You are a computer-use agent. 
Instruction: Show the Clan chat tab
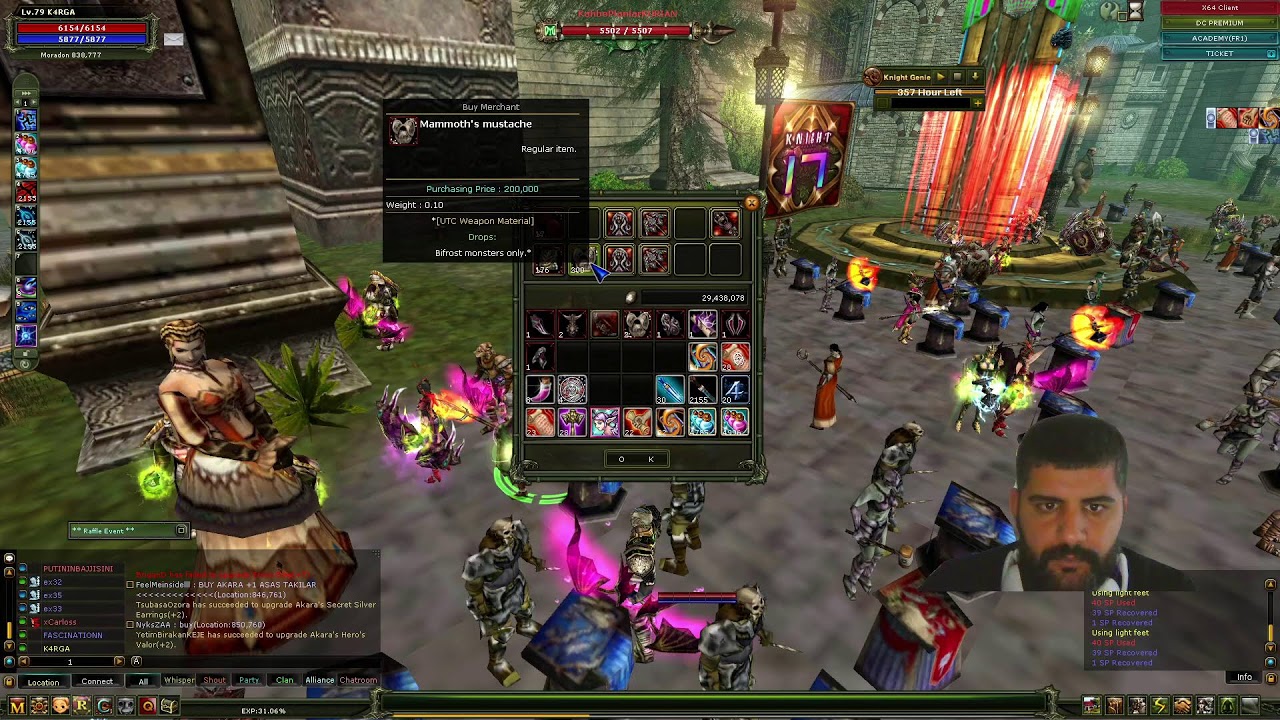tap(285, 681)
